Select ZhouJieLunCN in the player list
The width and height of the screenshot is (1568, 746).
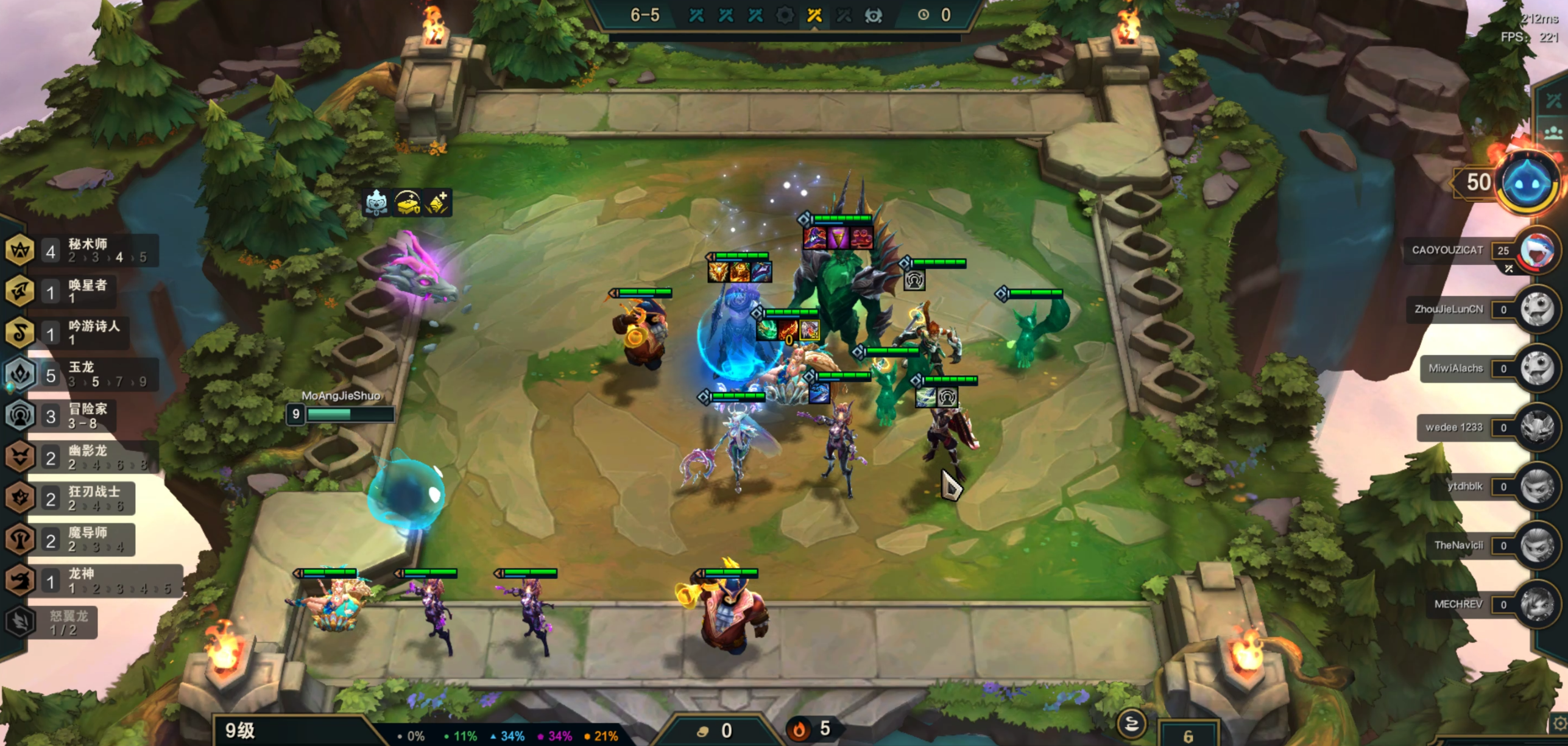[x=1536, y=309]
